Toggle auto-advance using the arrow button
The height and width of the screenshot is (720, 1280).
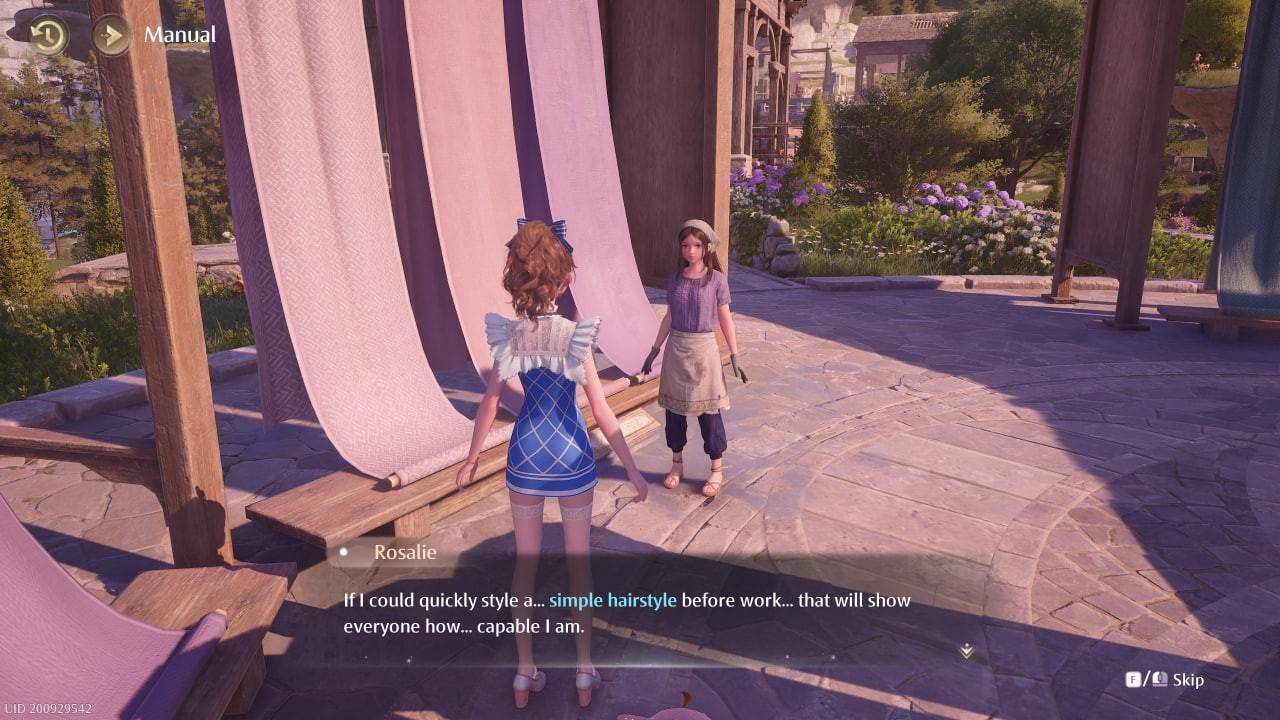click(x=110, y=35)
